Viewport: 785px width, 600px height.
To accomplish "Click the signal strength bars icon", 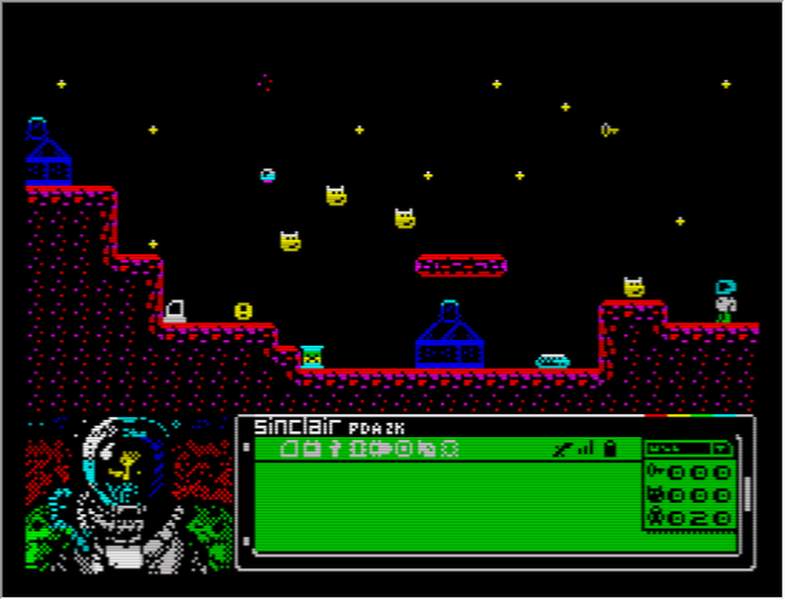I will pos(585,449).
